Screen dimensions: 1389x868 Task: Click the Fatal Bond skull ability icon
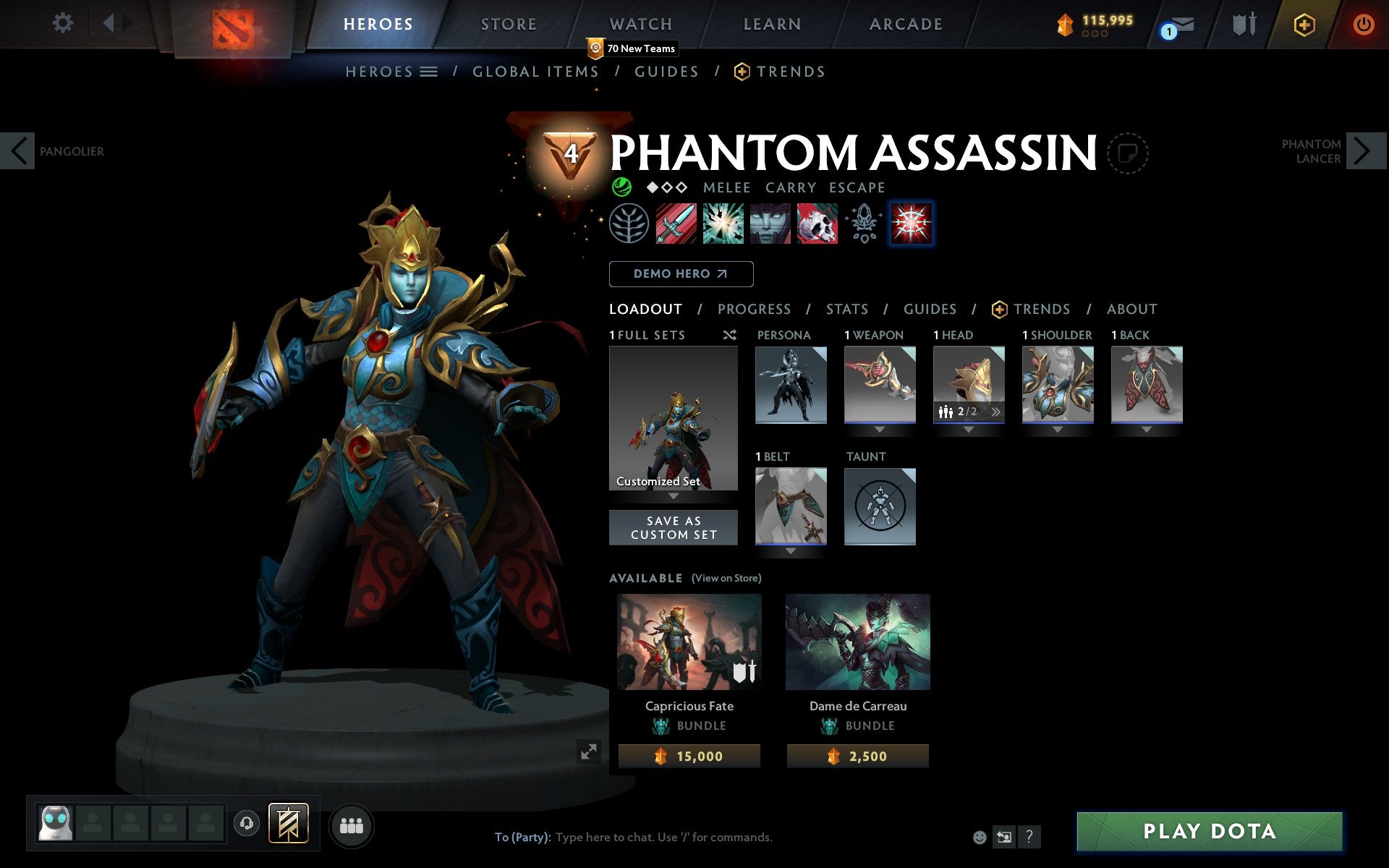point(817,223)
